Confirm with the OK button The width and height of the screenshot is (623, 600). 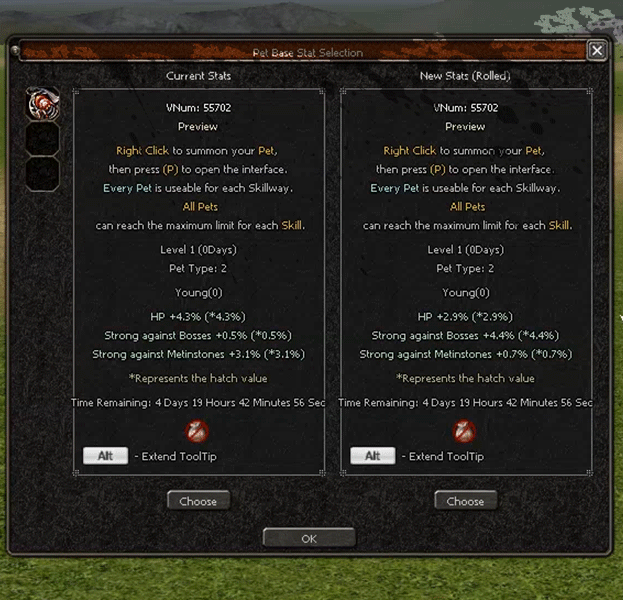tap(309, 538)
